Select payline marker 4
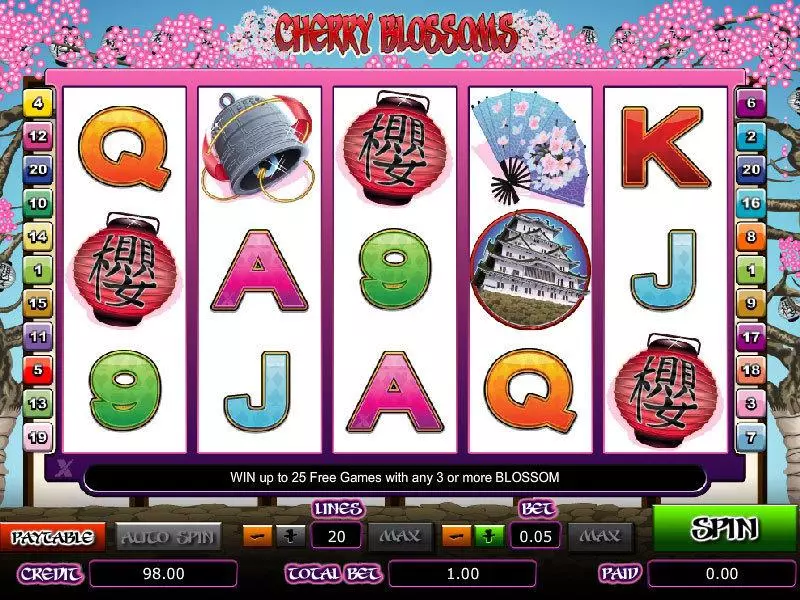 point(38,102)
